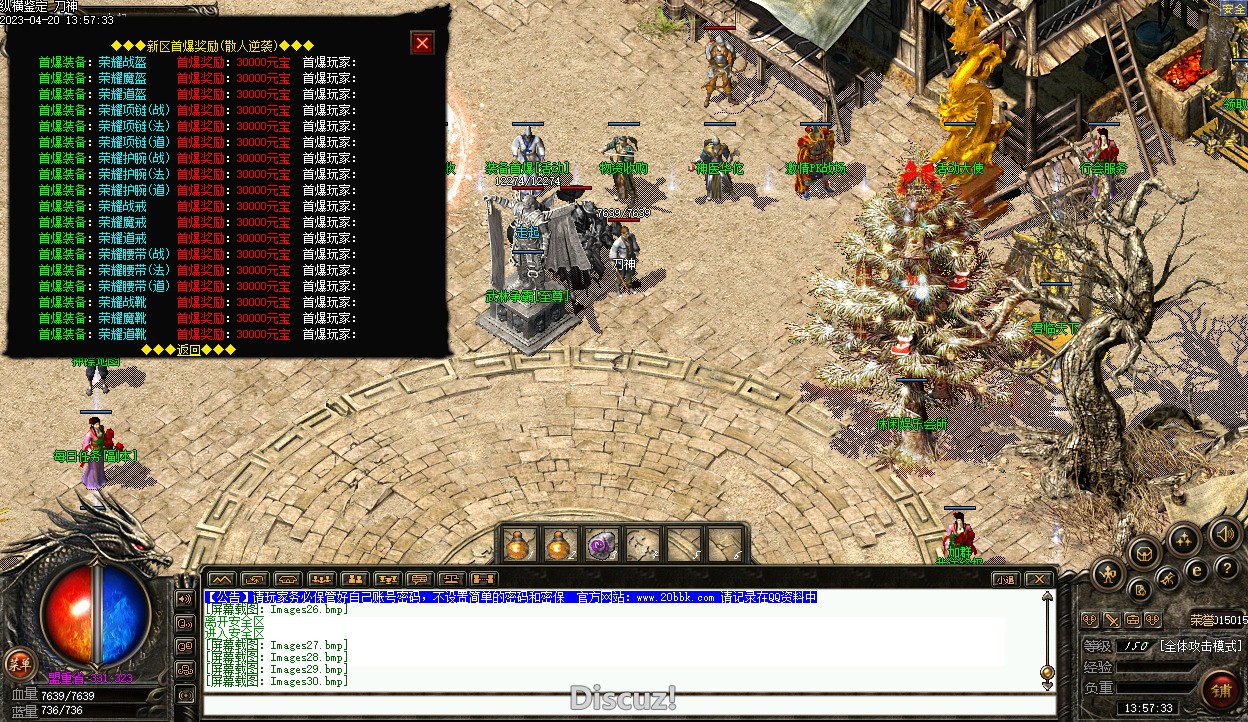Screen dimensions: 1248x722
Task: Open the red 铺 shop button
Action: coord(1221,689)
